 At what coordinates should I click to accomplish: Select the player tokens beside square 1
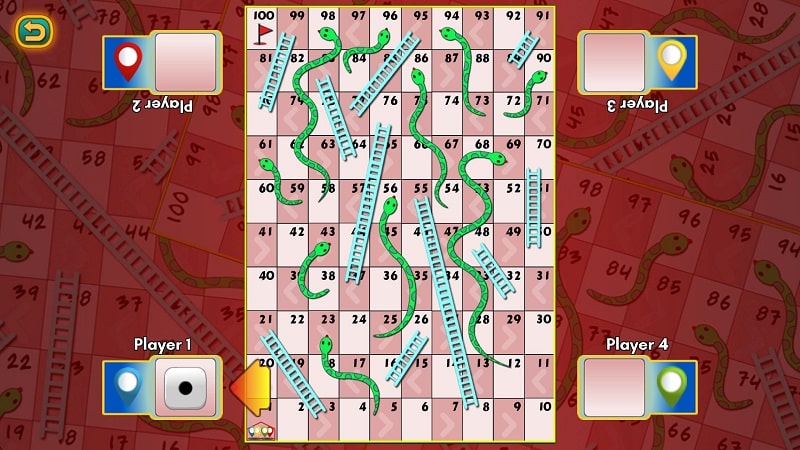coord(261,432)
